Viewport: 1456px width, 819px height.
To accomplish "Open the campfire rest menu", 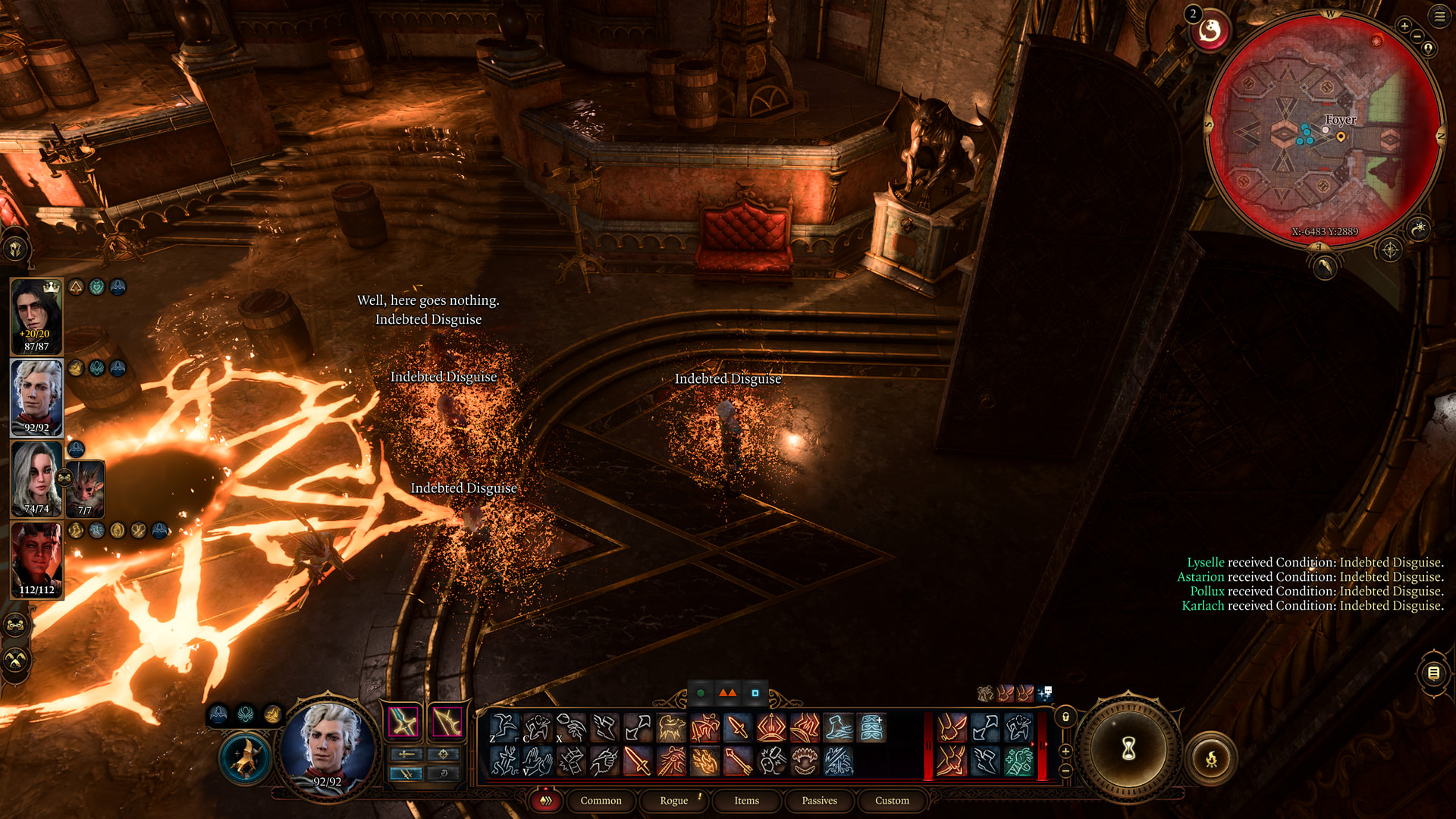I will (x=1211, y=758).
